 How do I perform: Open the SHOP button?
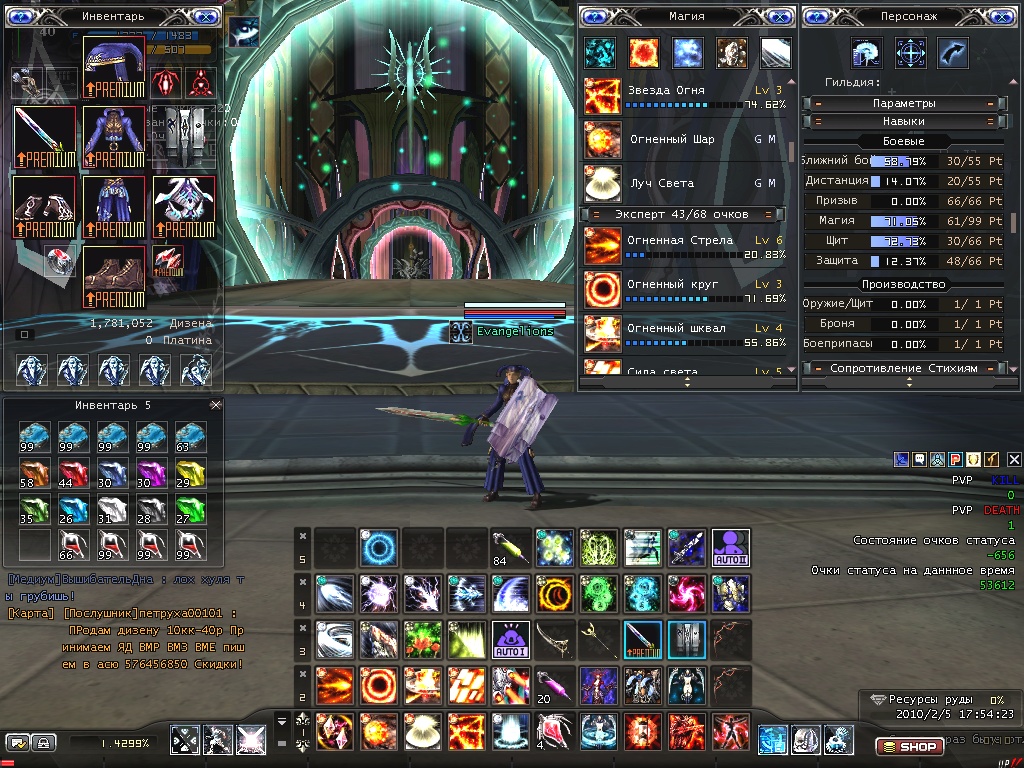click(909, 747)
